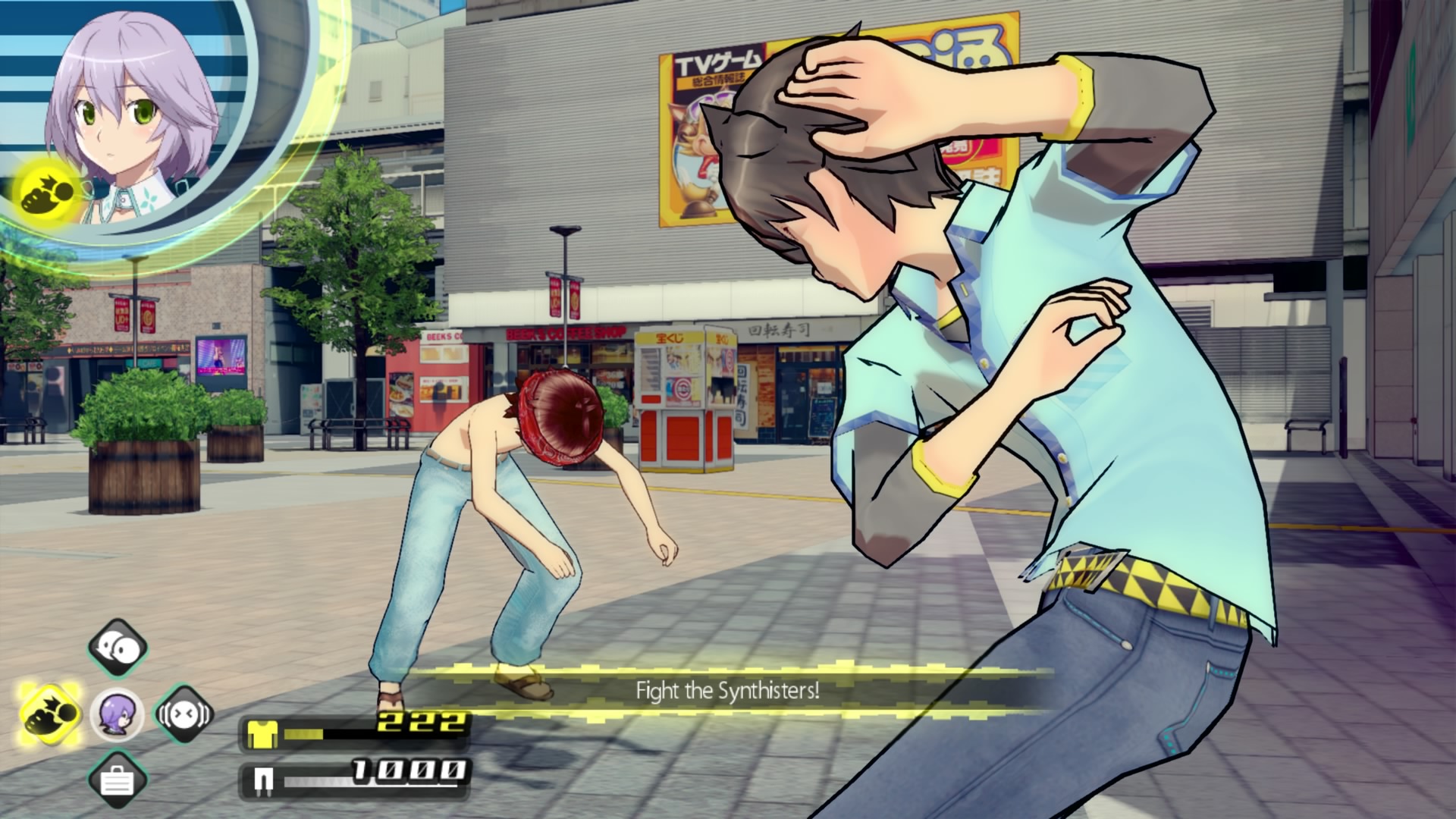Open the briefcase items command

click(118, 780)
